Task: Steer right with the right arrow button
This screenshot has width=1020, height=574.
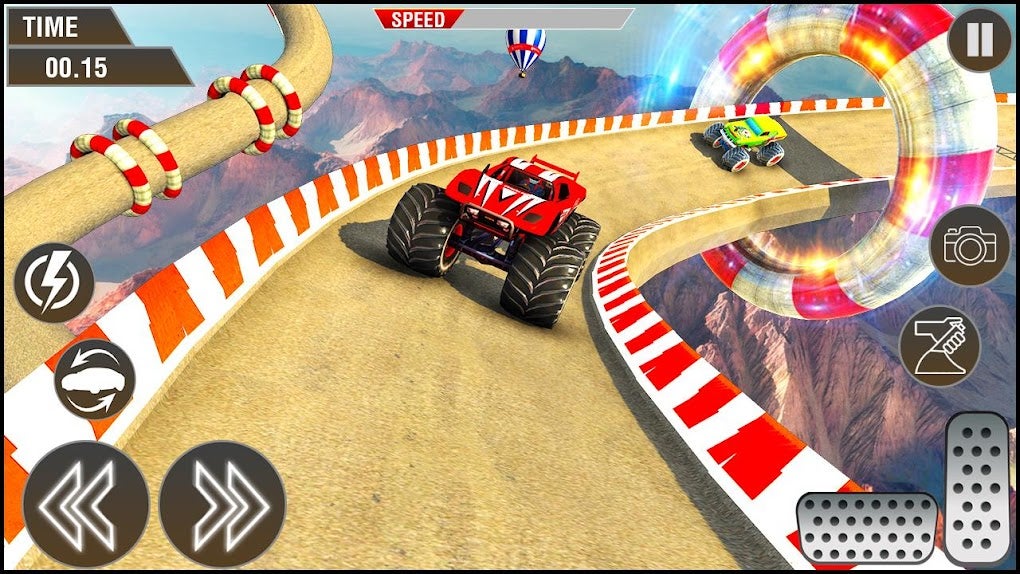Action: click(x=222, y=505)
